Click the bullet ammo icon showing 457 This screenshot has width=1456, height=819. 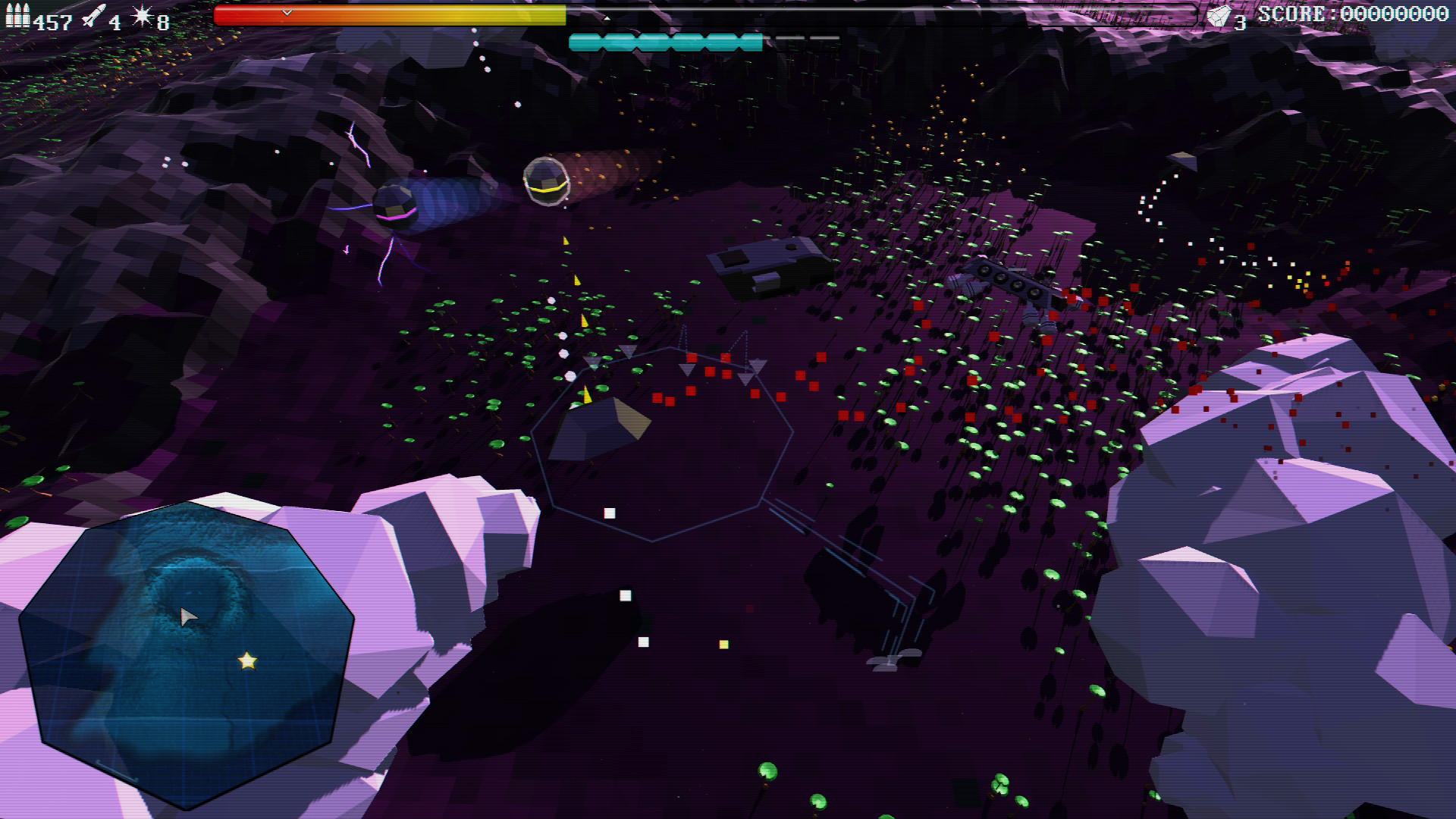click(x=19, y=17)
